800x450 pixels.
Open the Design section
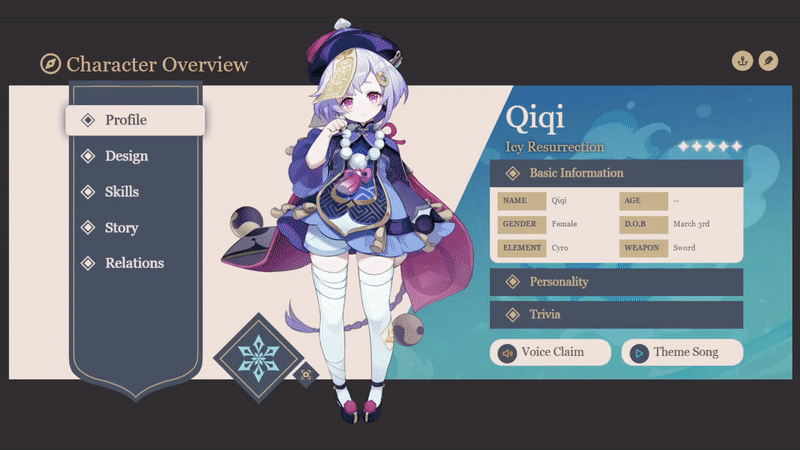click(126, 156)
